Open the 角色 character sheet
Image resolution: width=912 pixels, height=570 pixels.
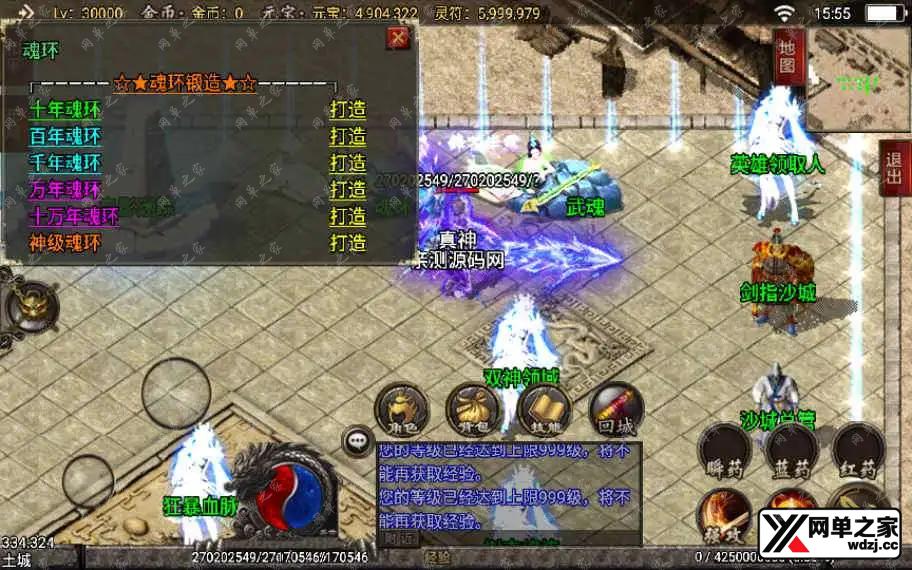[402, 410]
